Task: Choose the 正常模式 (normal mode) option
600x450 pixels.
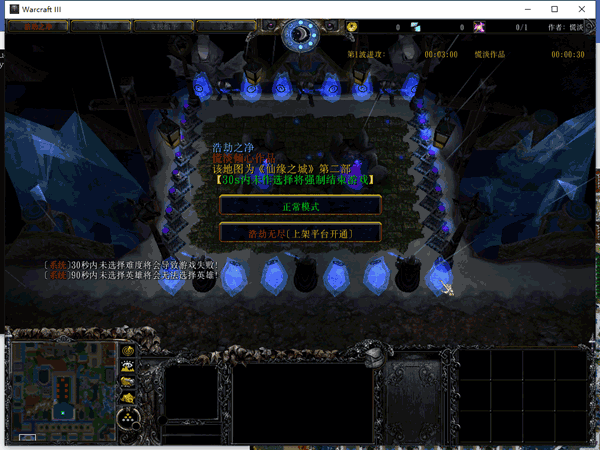Action: coord(300,205)
